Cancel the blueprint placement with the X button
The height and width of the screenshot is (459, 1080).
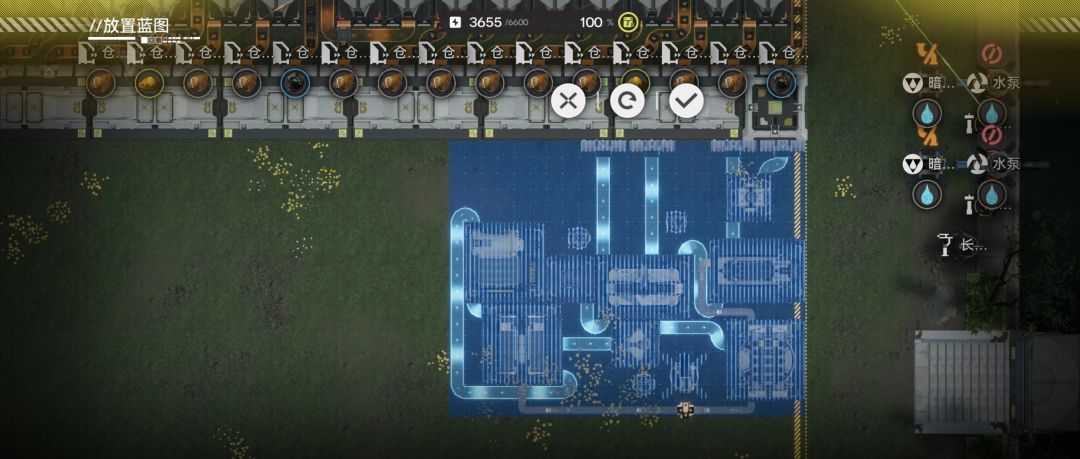[x=568, y=100]
